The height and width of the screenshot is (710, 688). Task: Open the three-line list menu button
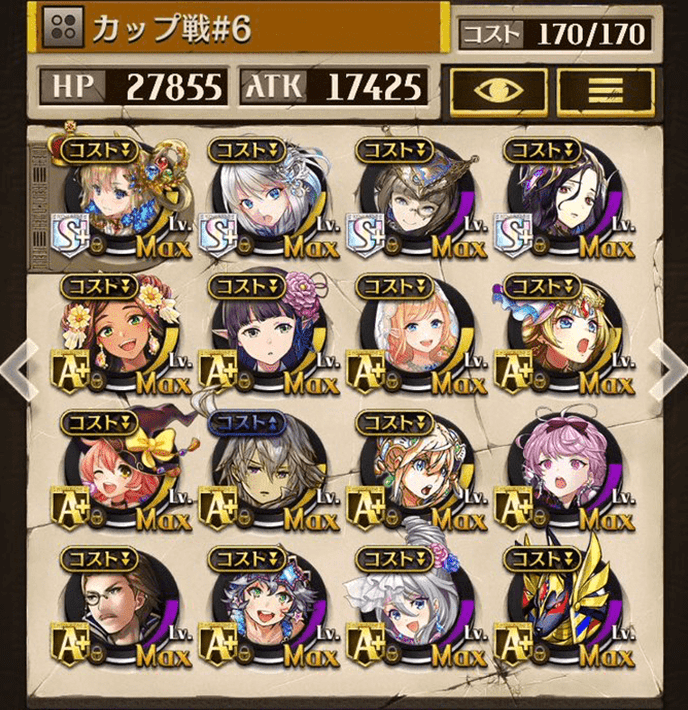[x=605, y=87]
